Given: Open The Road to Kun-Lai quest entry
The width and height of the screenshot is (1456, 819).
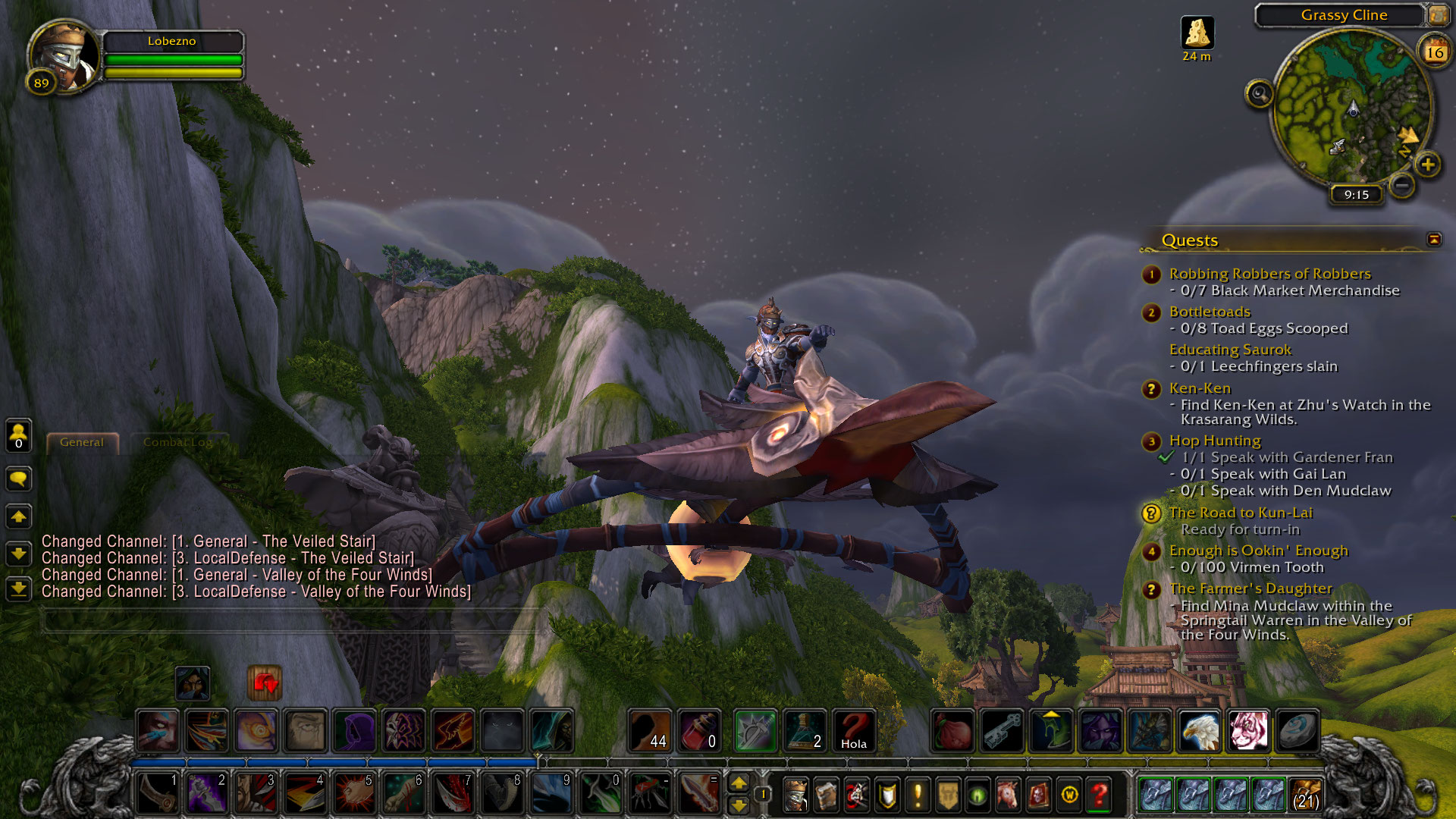Looking at the screenshot, I should pyautogui.click(x=1241, y=513).
